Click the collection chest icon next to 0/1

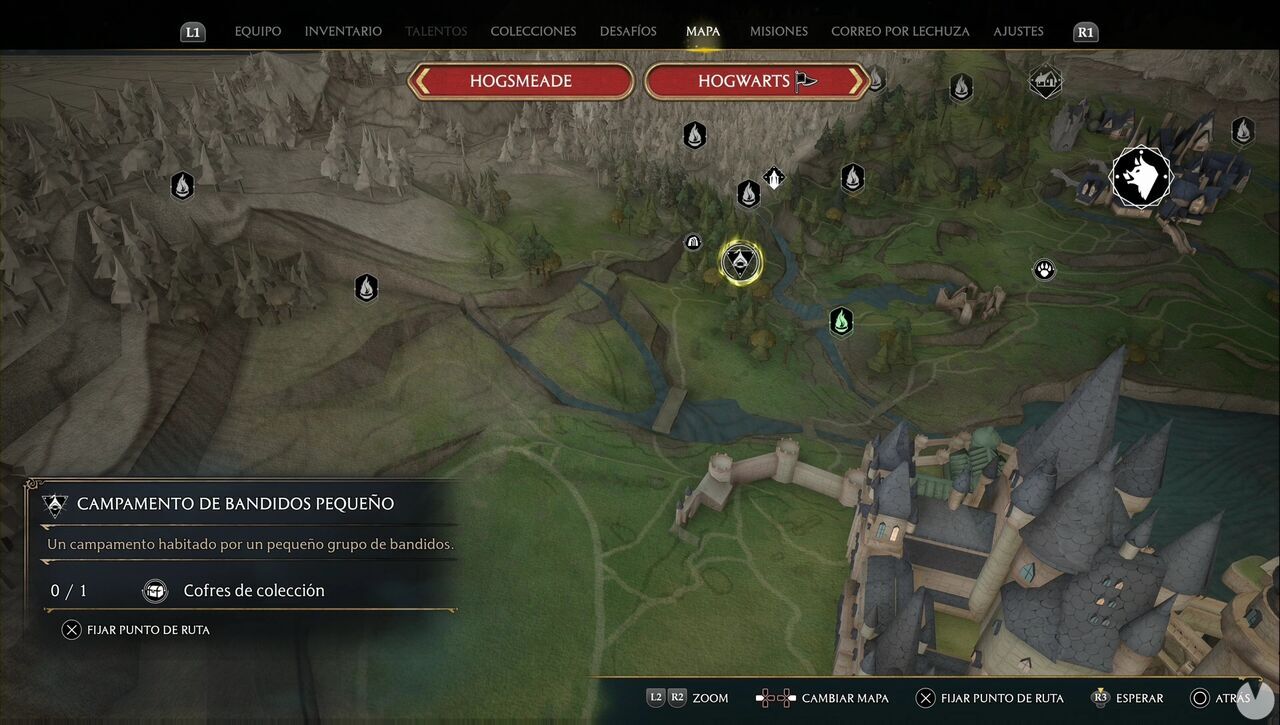pos(155,590)
